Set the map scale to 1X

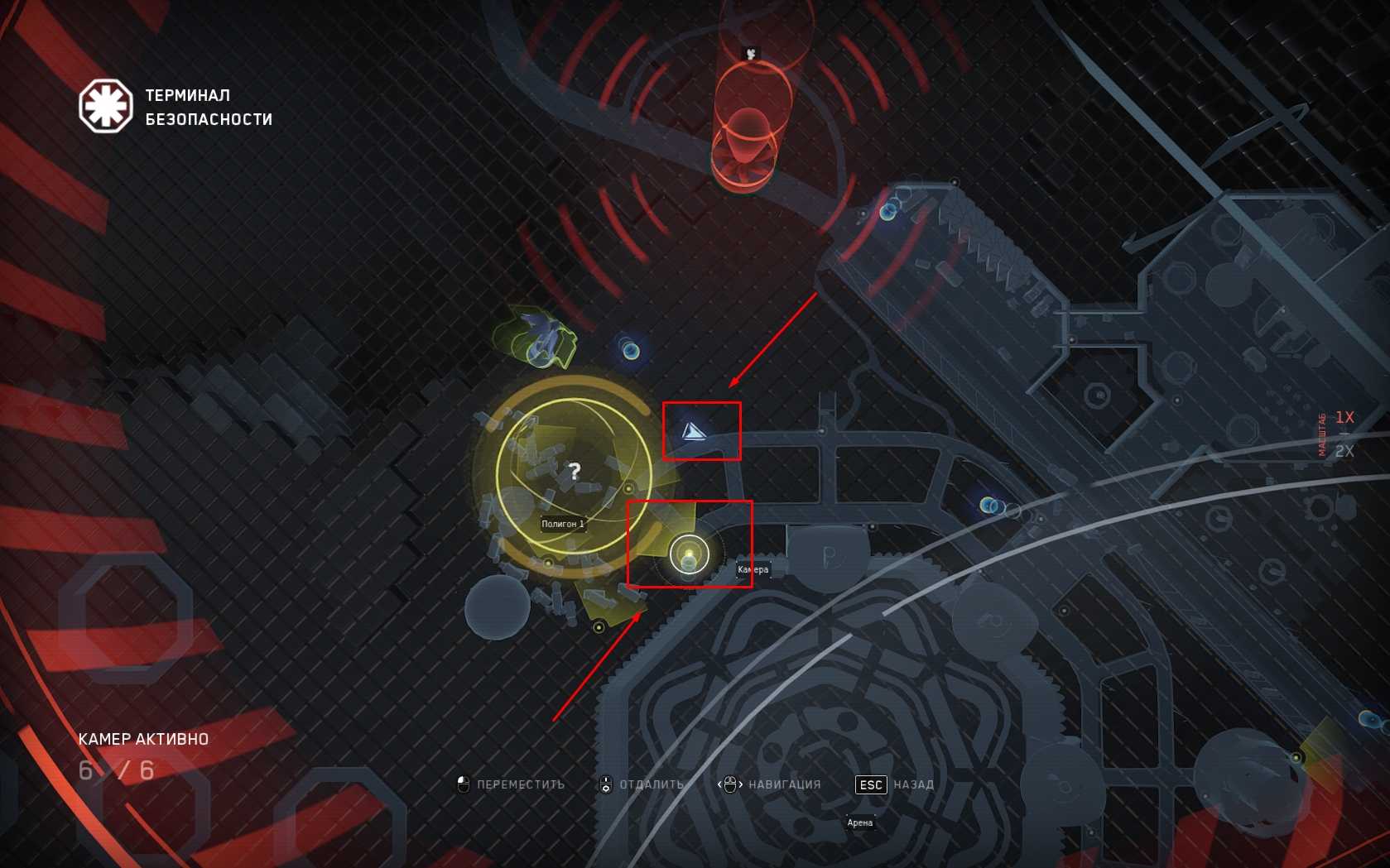coord(1344,418)
